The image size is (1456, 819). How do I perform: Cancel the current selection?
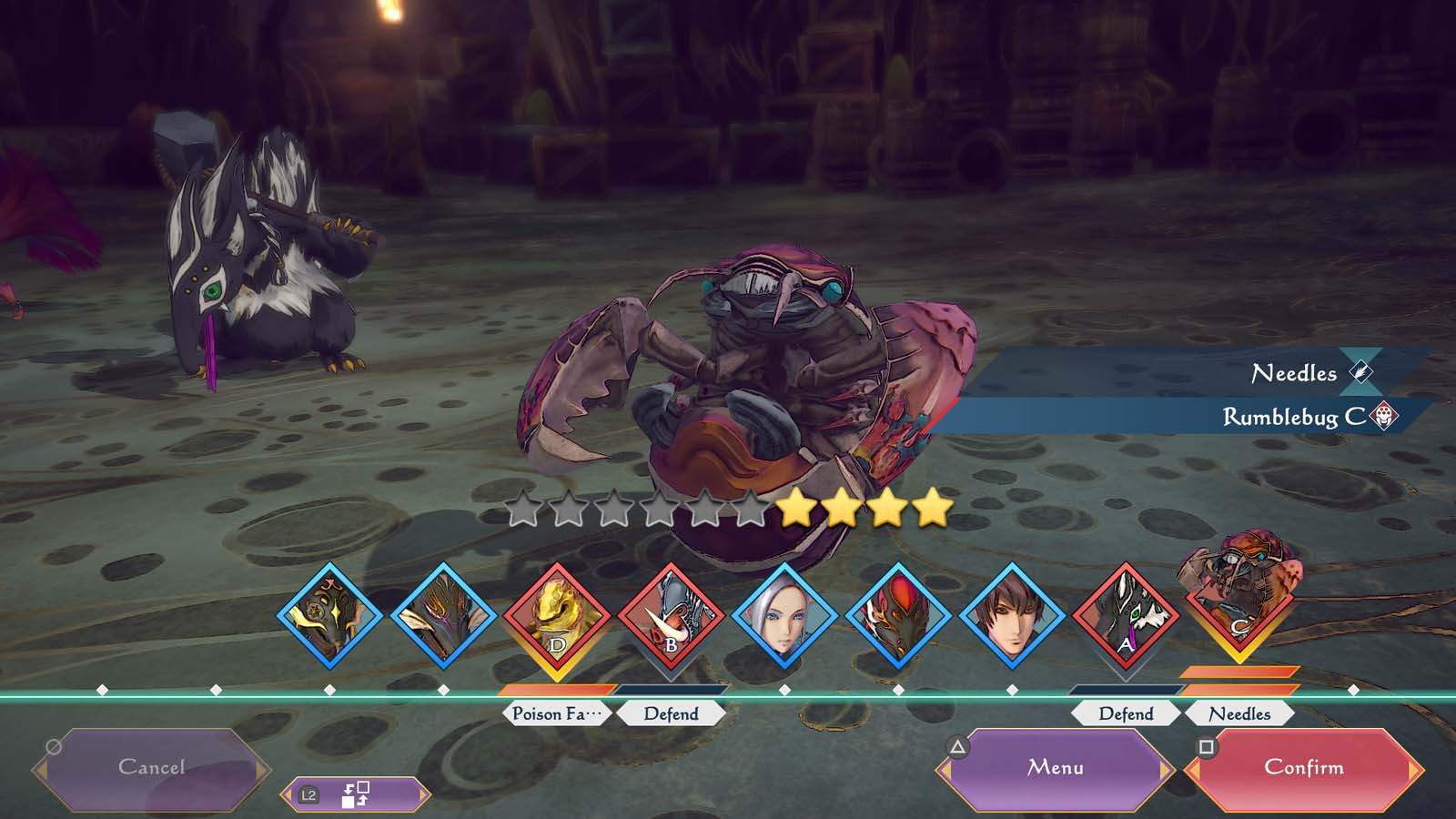pyautogui.click(x=151, y=768)
